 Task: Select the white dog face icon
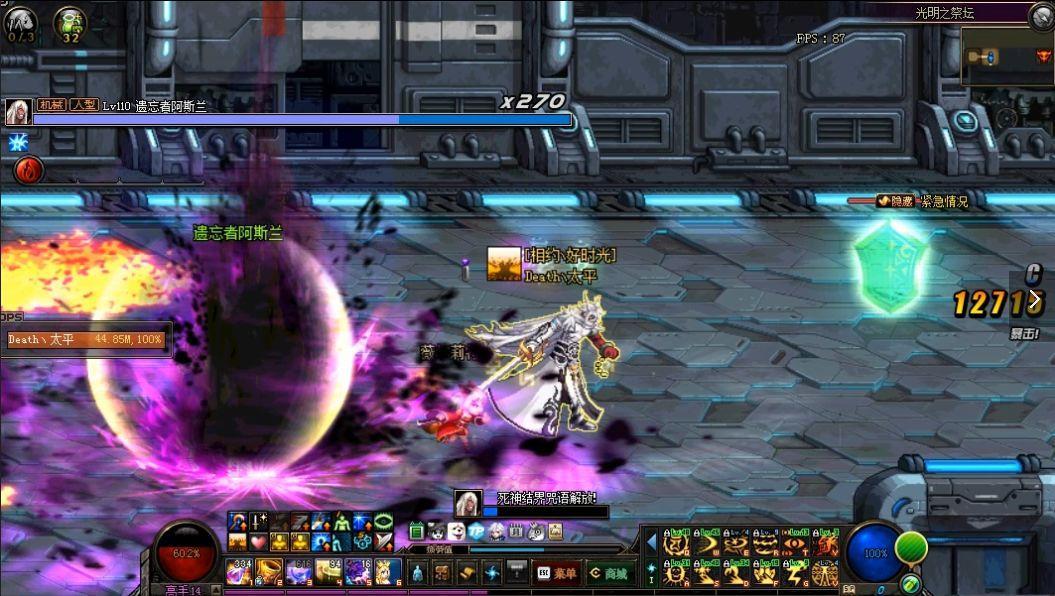tap(456, 531)
